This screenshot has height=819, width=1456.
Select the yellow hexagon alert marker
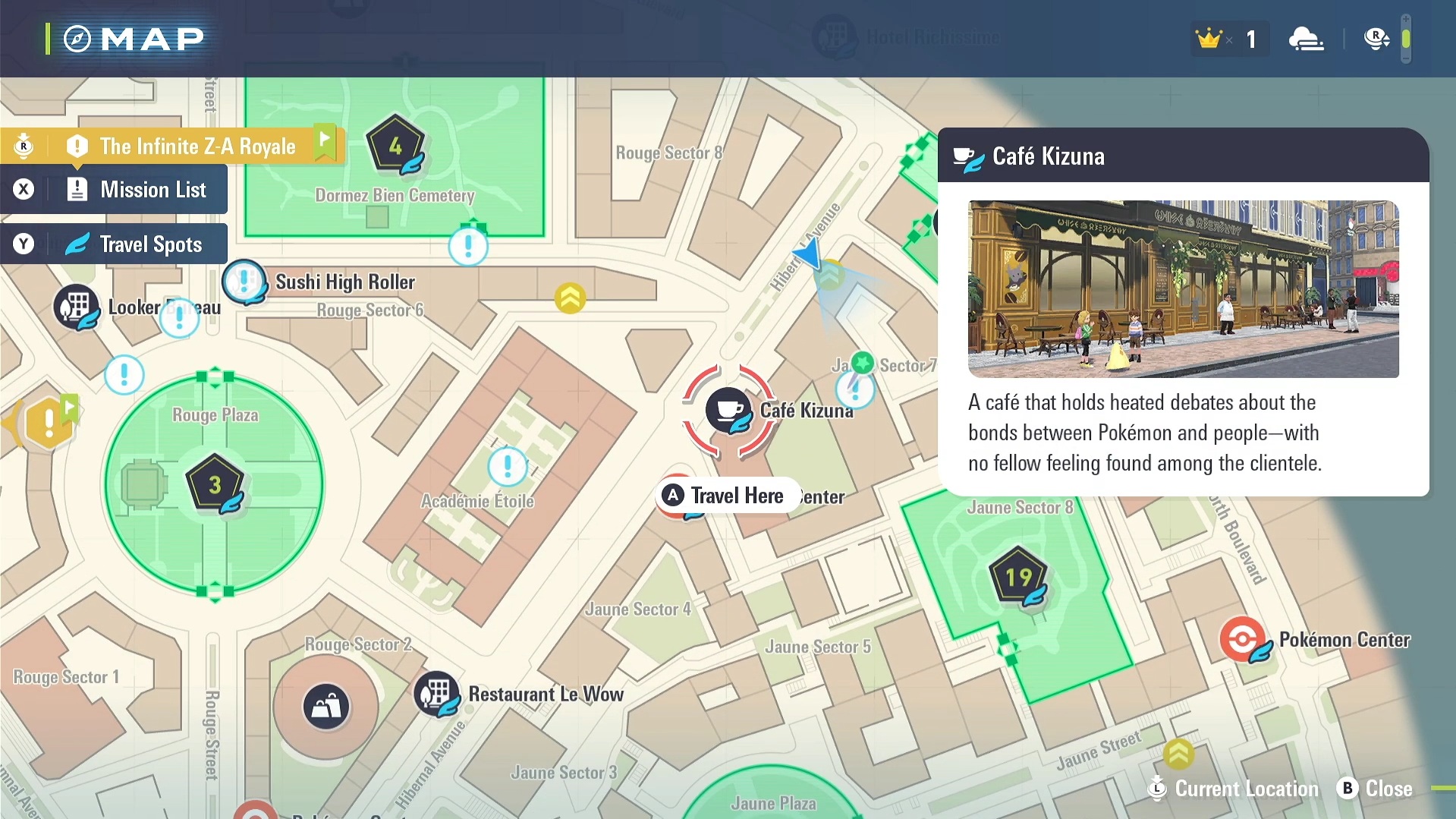[x=49, y=422]
